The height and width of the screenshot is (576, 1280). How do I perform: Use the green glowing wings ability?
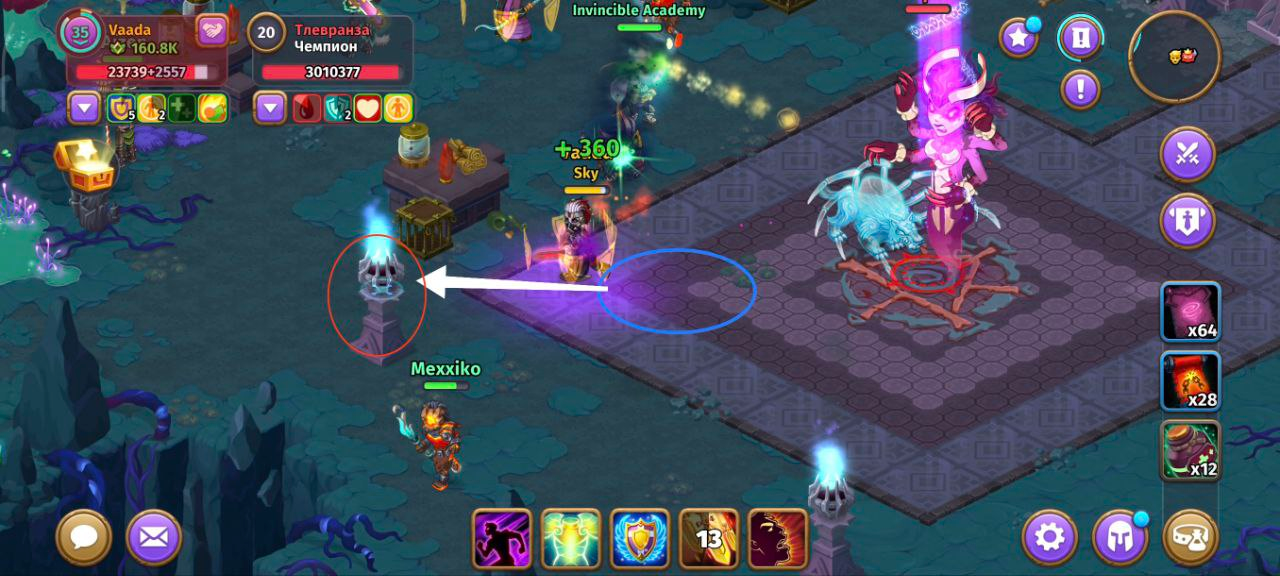pyautogui.click(x=571, y=539)
